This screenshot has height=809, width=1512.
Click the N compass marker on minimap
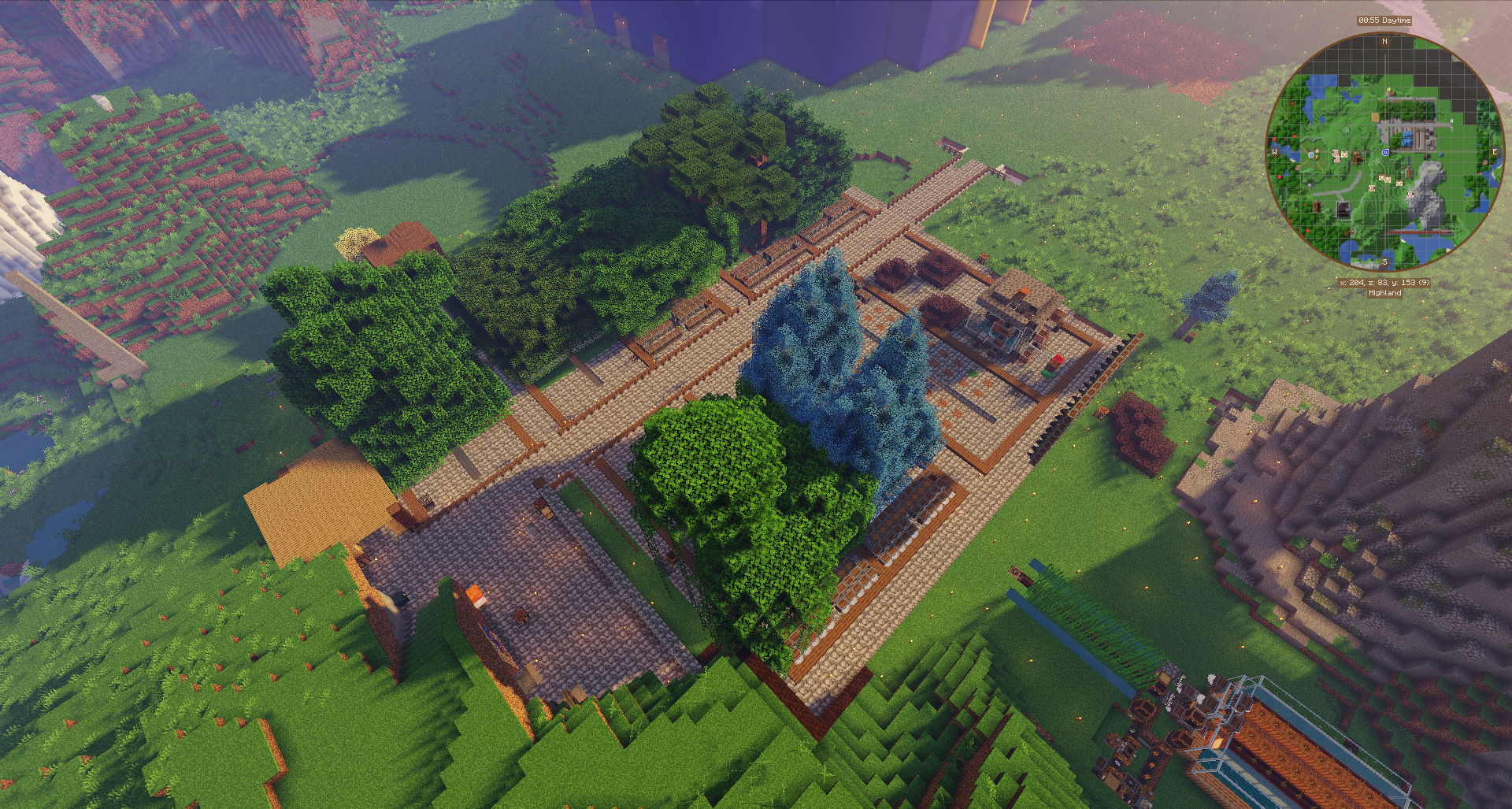point(1384,41)
